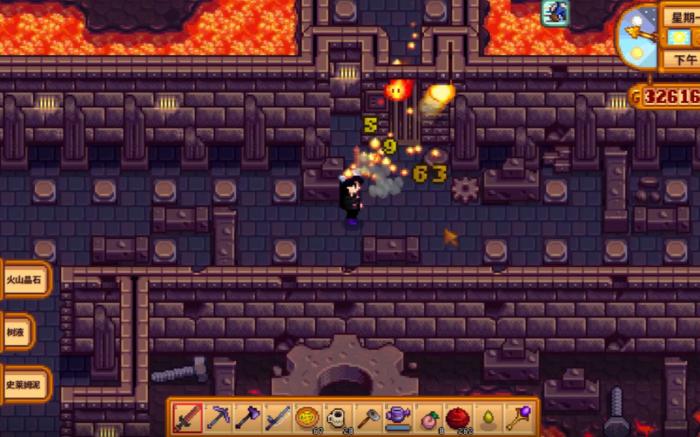Choose the pink fruit hotbar slot

pyautogui.click(x=429, y=417)
